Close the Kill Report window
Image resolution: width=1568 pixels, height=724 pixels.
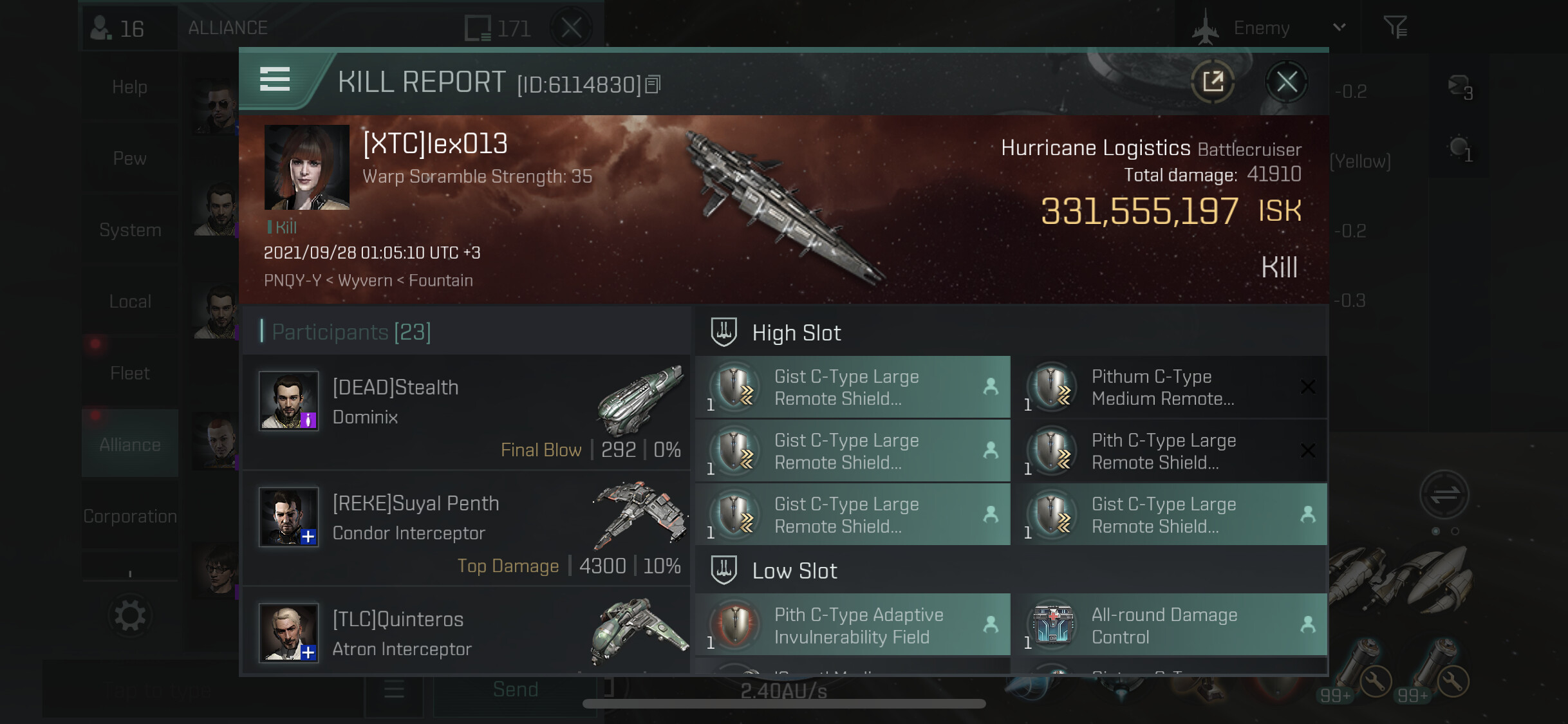(x=1287, y=82)
